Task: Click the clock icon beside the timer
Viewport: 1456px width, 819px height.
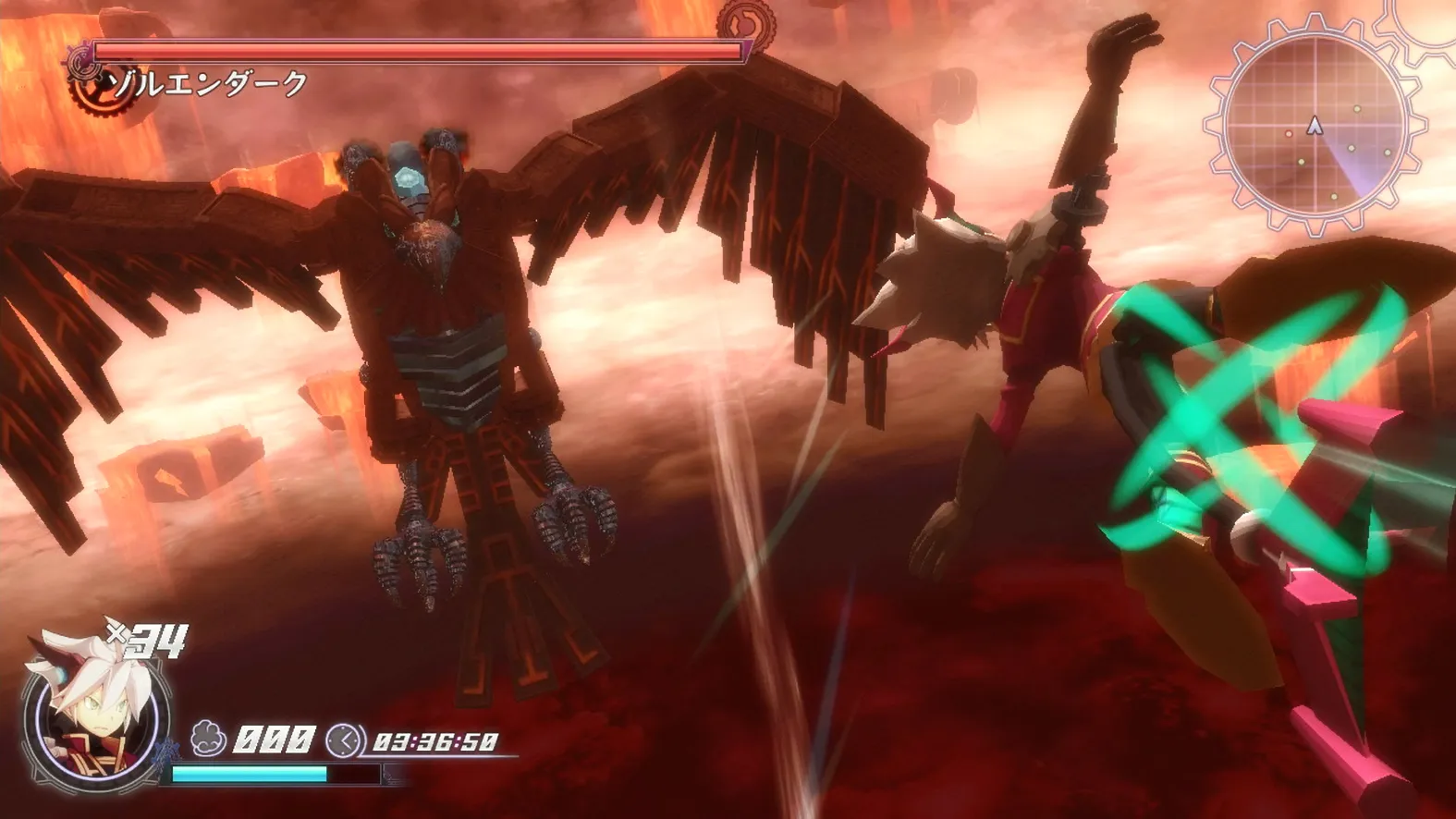Action: (x=343, y=739)
